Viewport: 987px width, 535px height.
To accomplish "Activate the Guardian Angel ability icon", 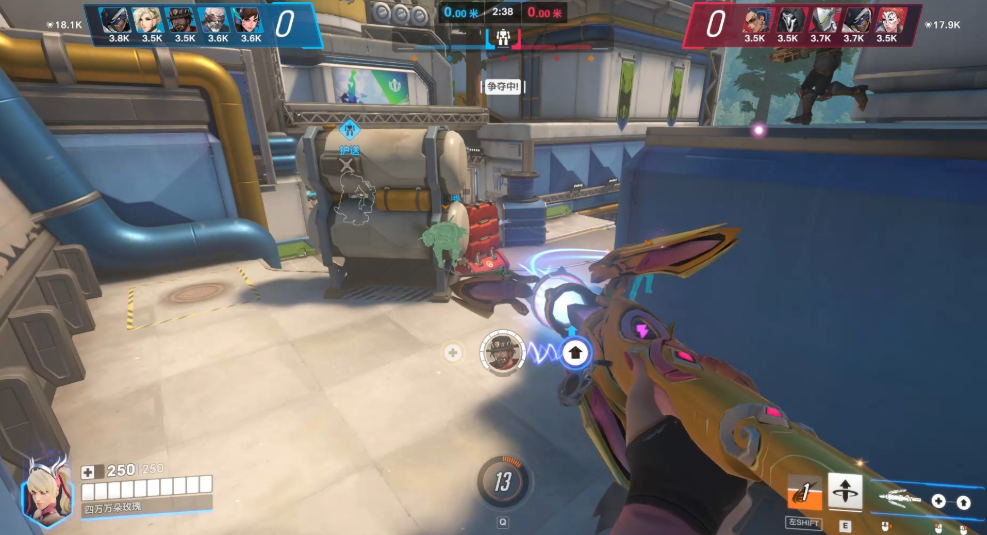I will point(802,492).
